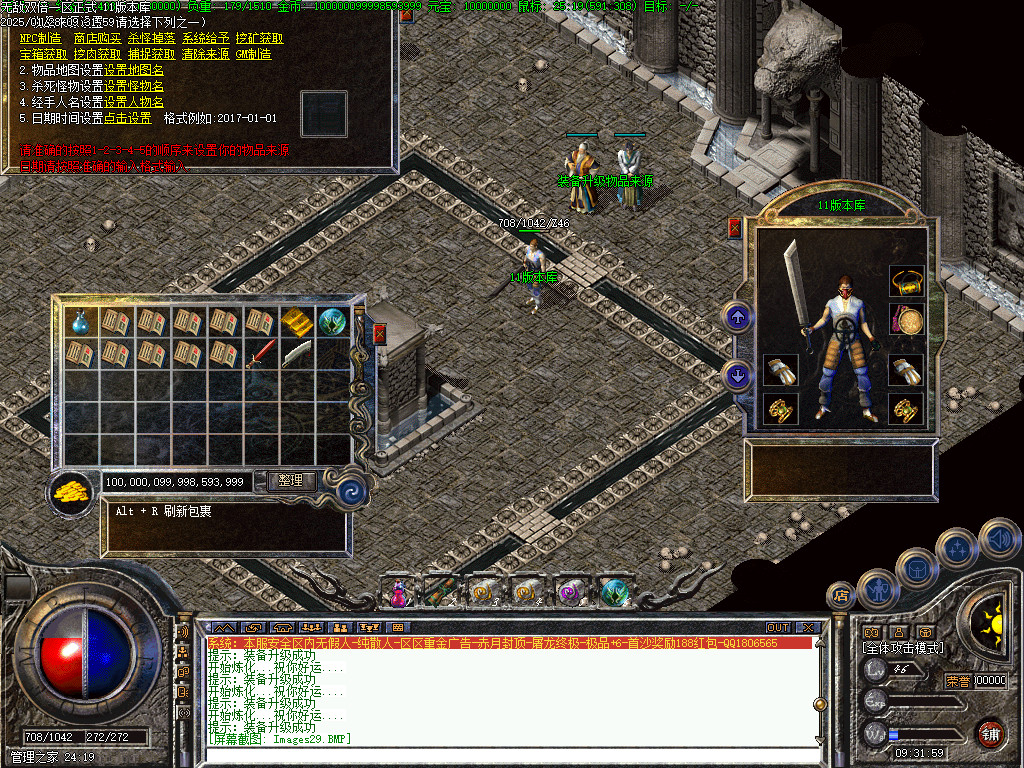Open the 点击设置 date link

click(x=127, y=118)
